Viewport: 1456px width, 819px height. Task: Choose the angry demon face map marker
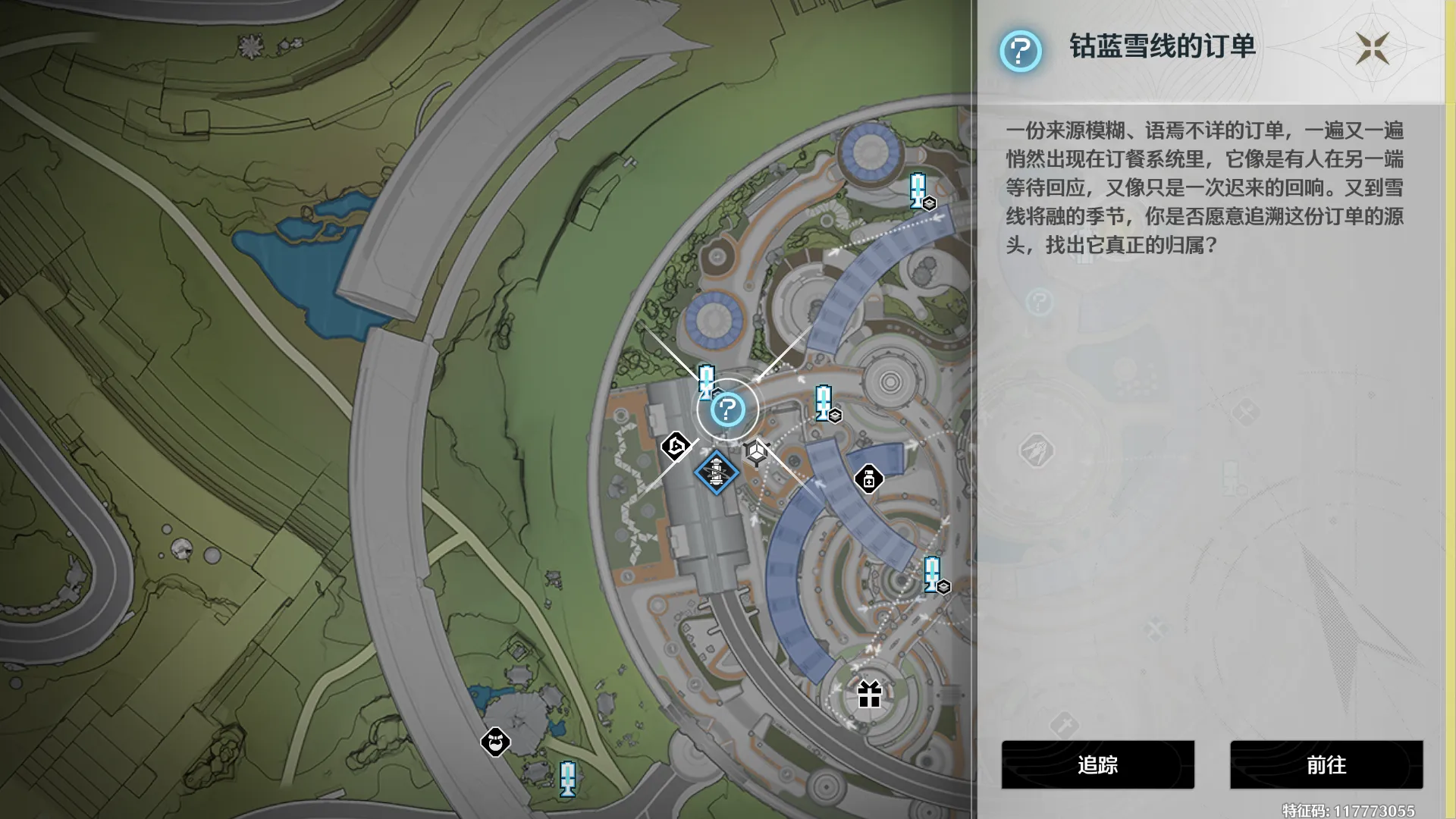(x=495, y=742)
